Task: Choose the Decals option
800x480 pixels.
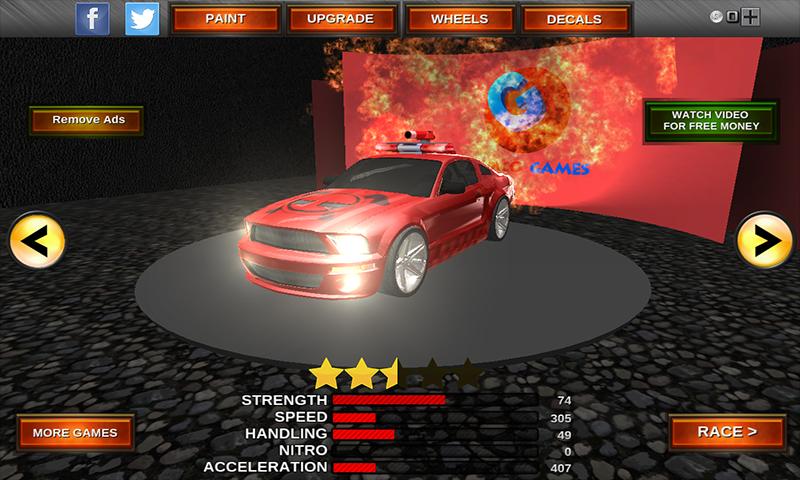Action: point(575,19)
